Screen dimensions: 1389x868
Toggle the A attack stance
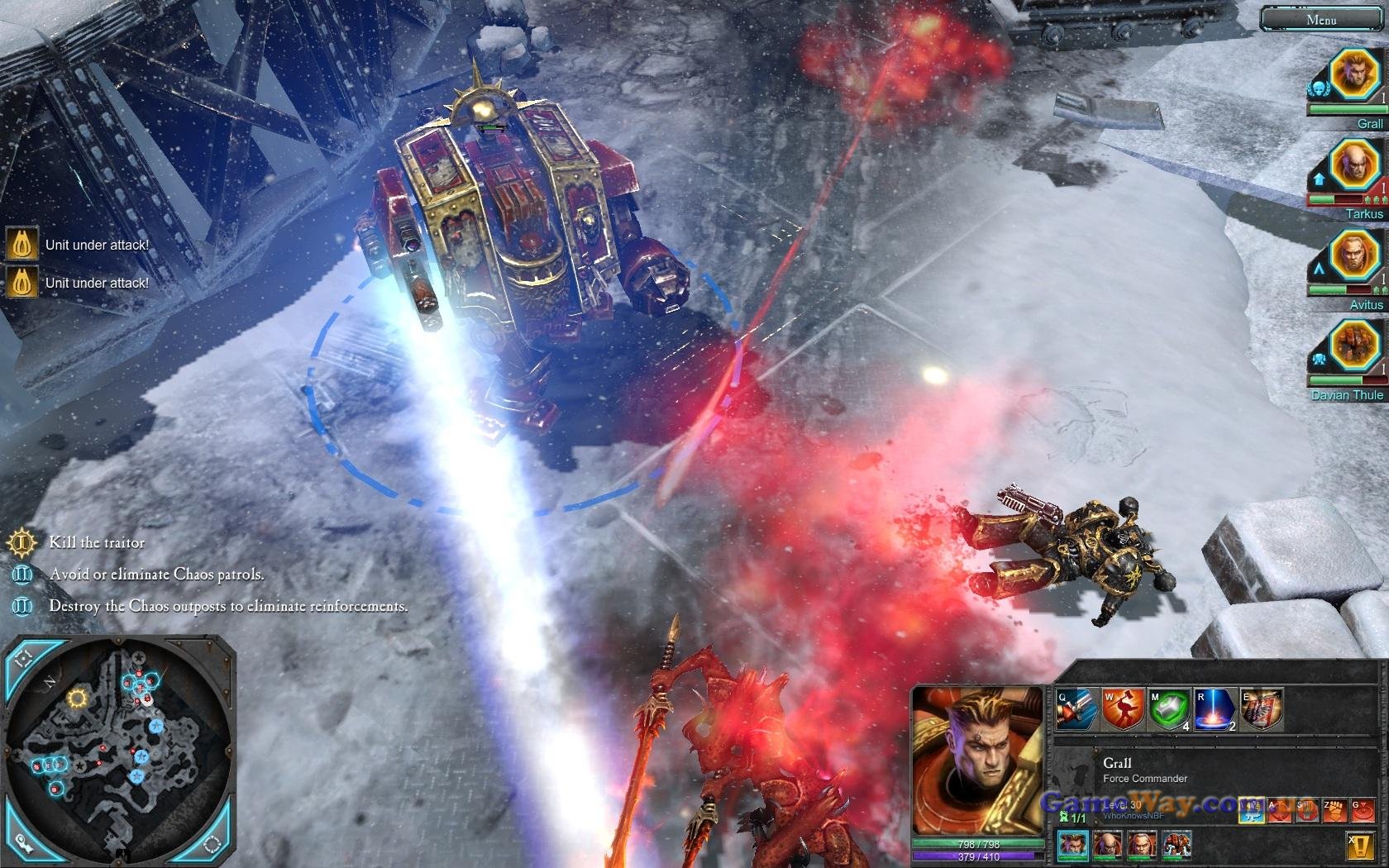click(x=1280, y=810)
